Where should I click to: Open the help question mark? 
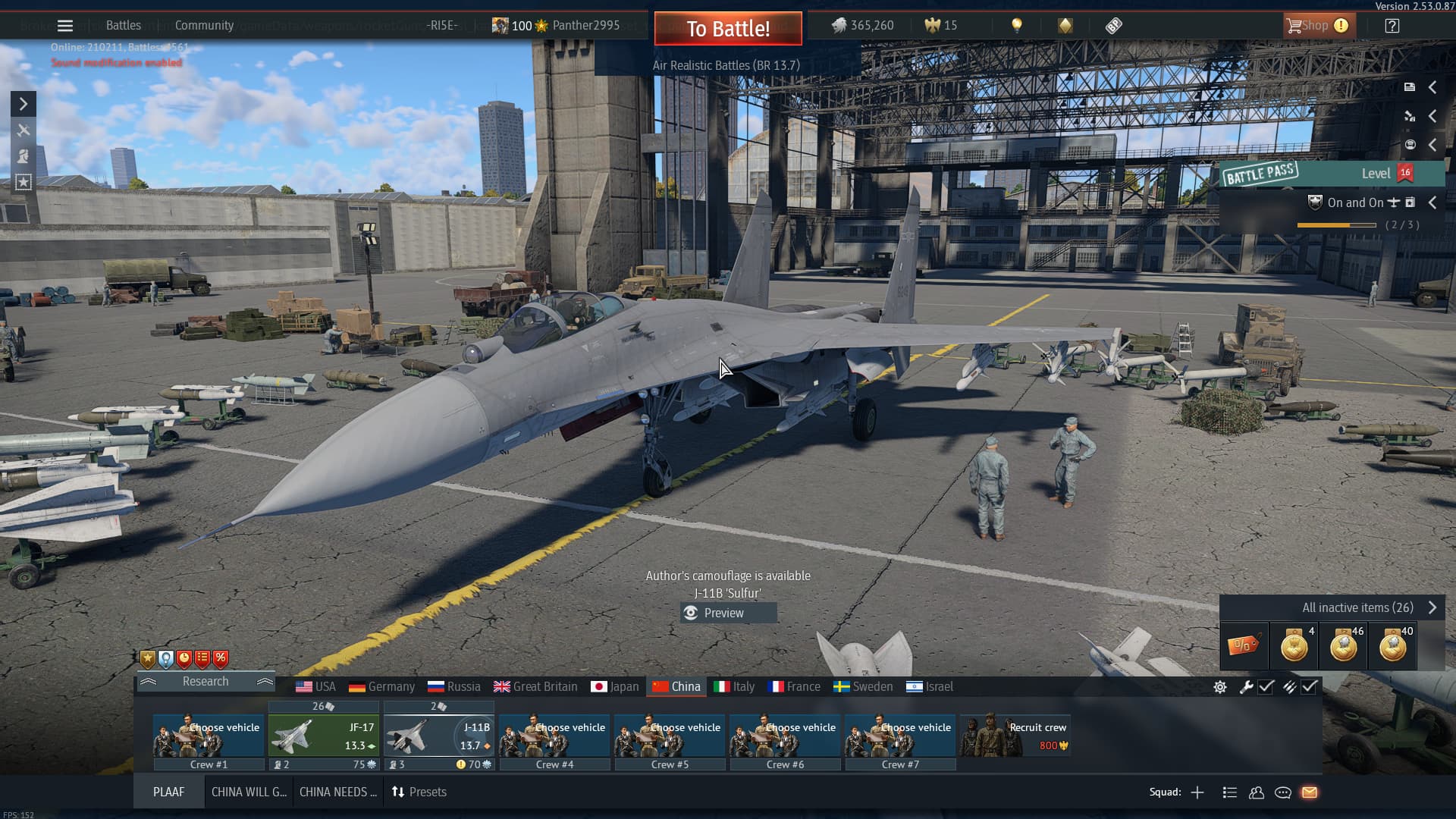1392,26
